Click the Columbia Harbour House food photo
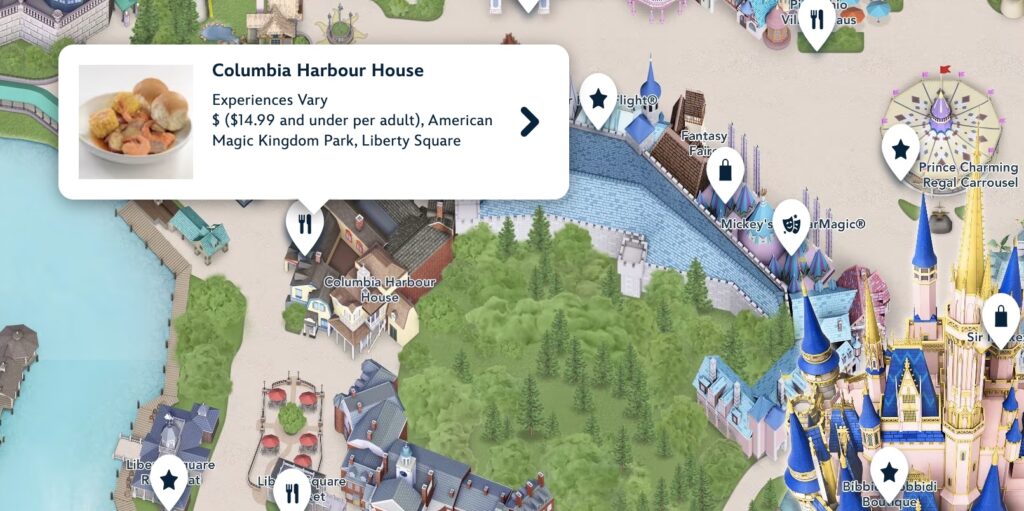This screenshot has width=1024, height=511. [136, 122]
